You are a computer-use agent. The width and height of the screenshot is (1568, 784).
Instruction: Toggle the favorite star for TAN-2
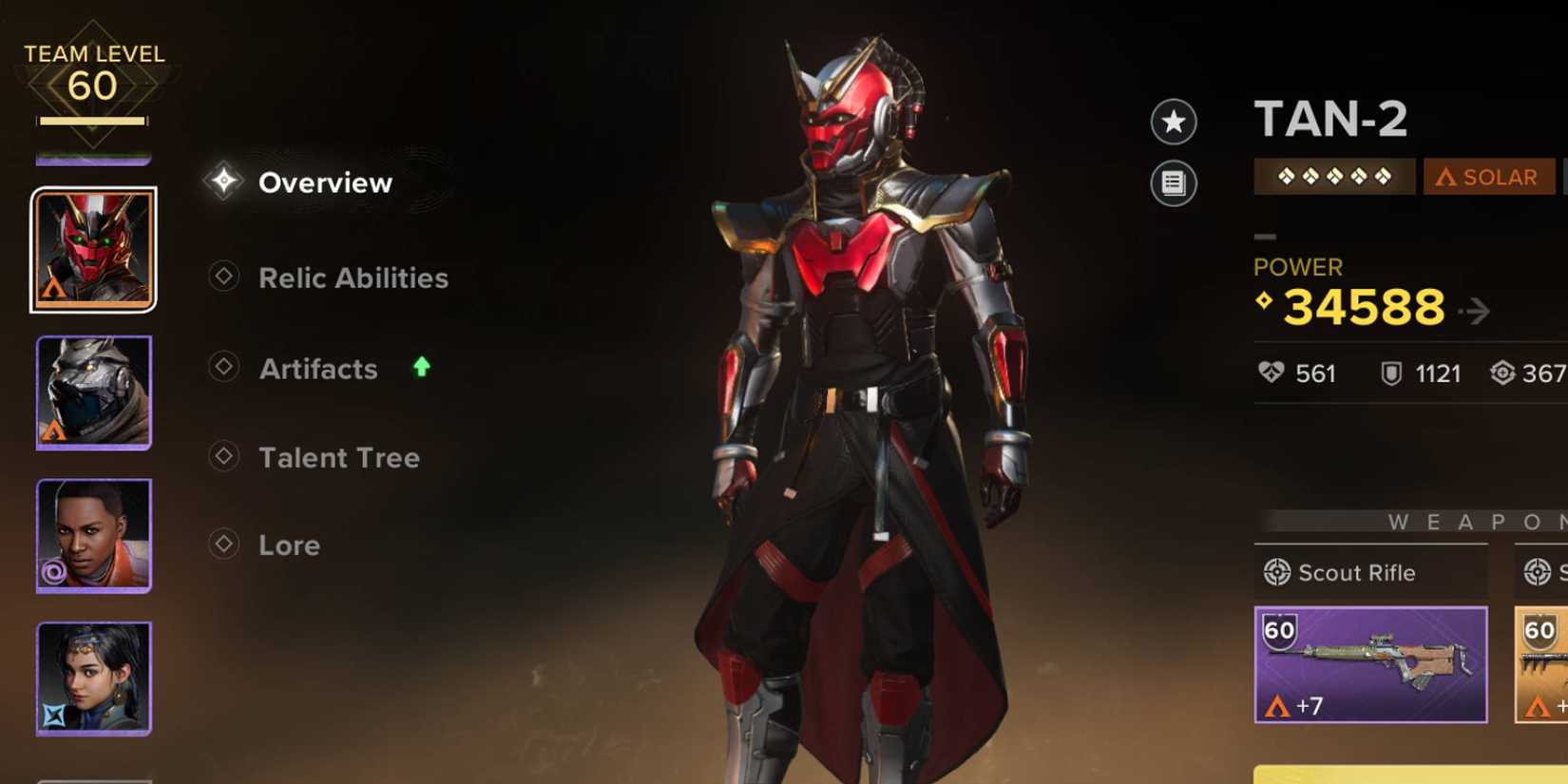pos(1174,123)
